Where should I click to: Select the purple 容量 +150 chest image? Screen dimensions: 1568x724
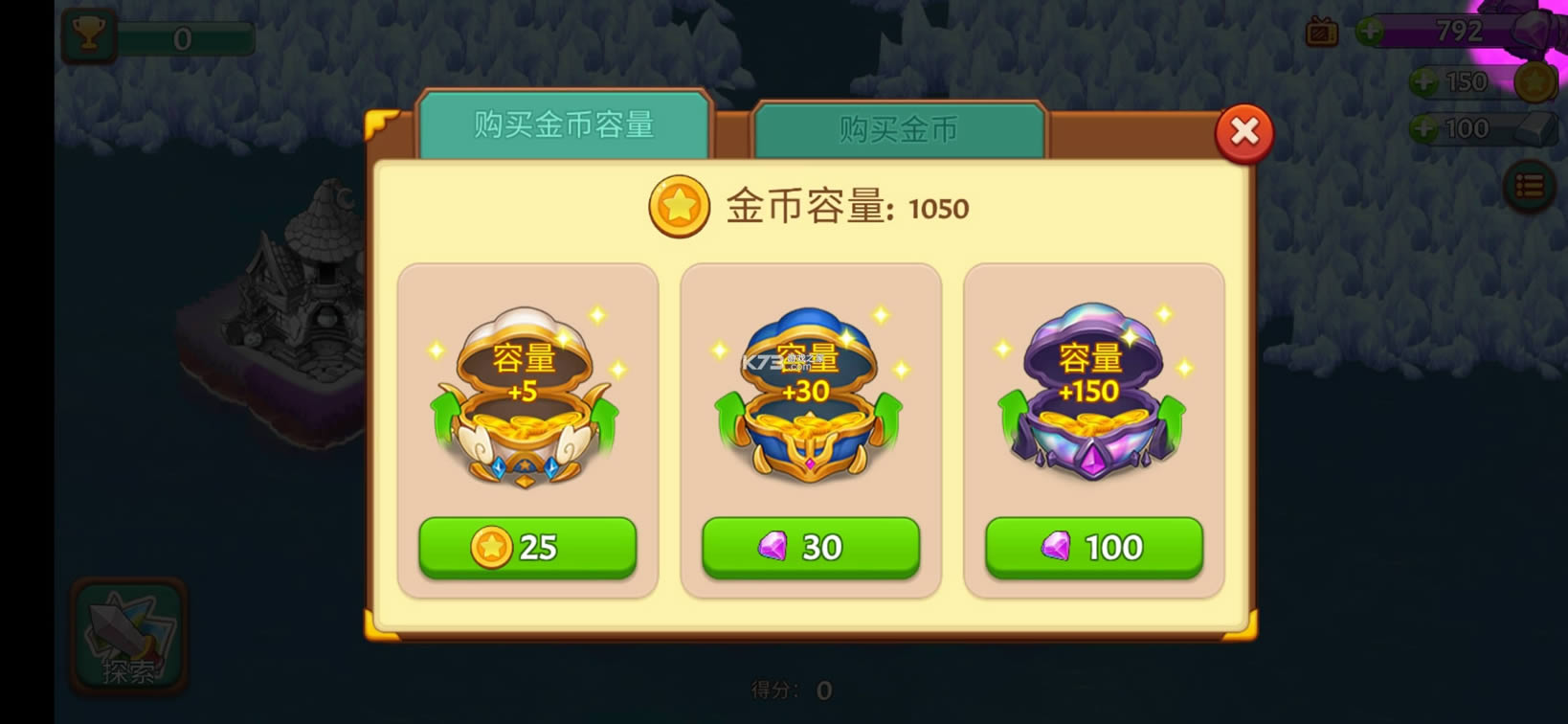[x=1092, y=402]
